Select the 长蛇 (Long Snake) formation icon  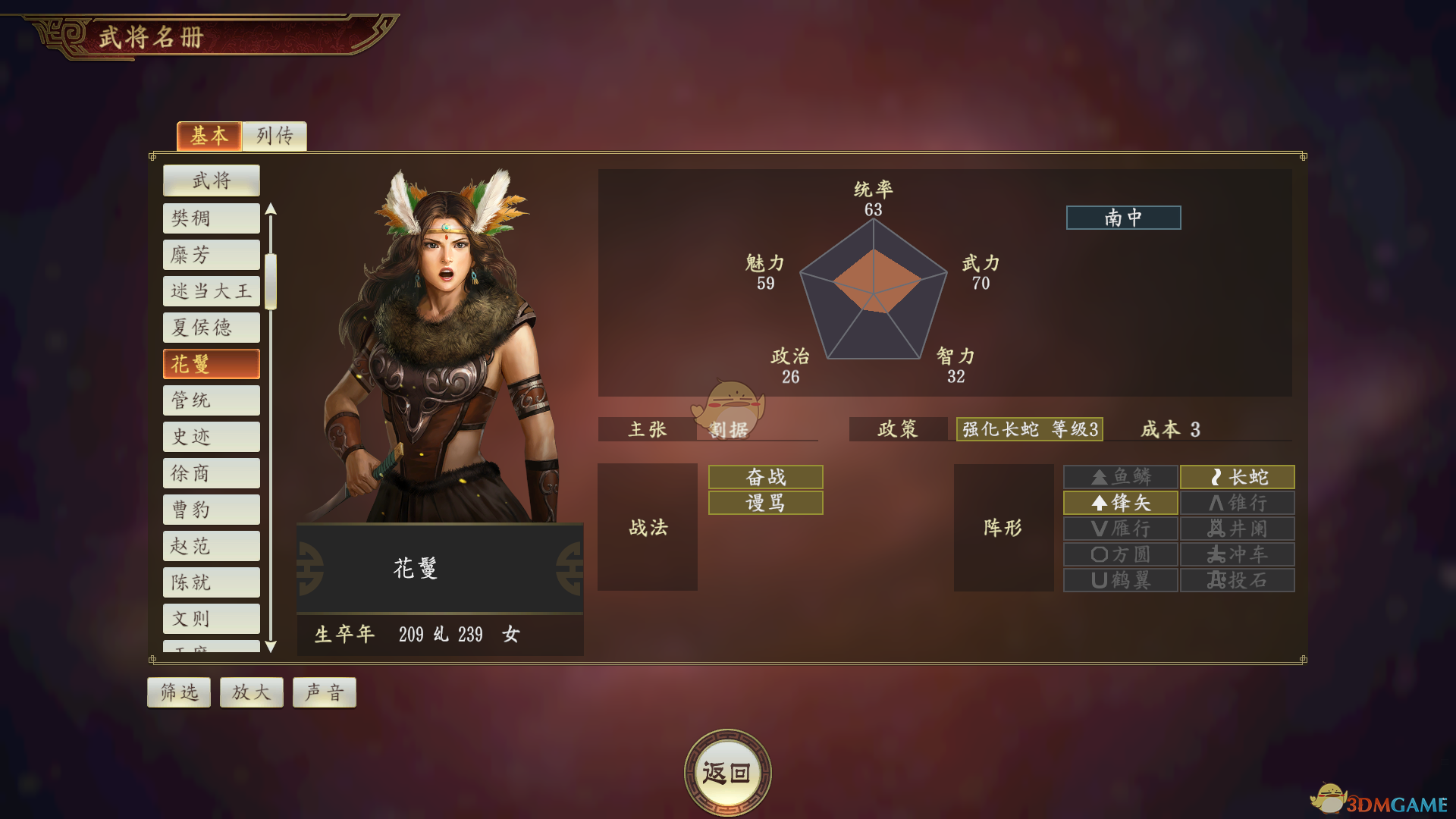click(x=1236, y=477)
